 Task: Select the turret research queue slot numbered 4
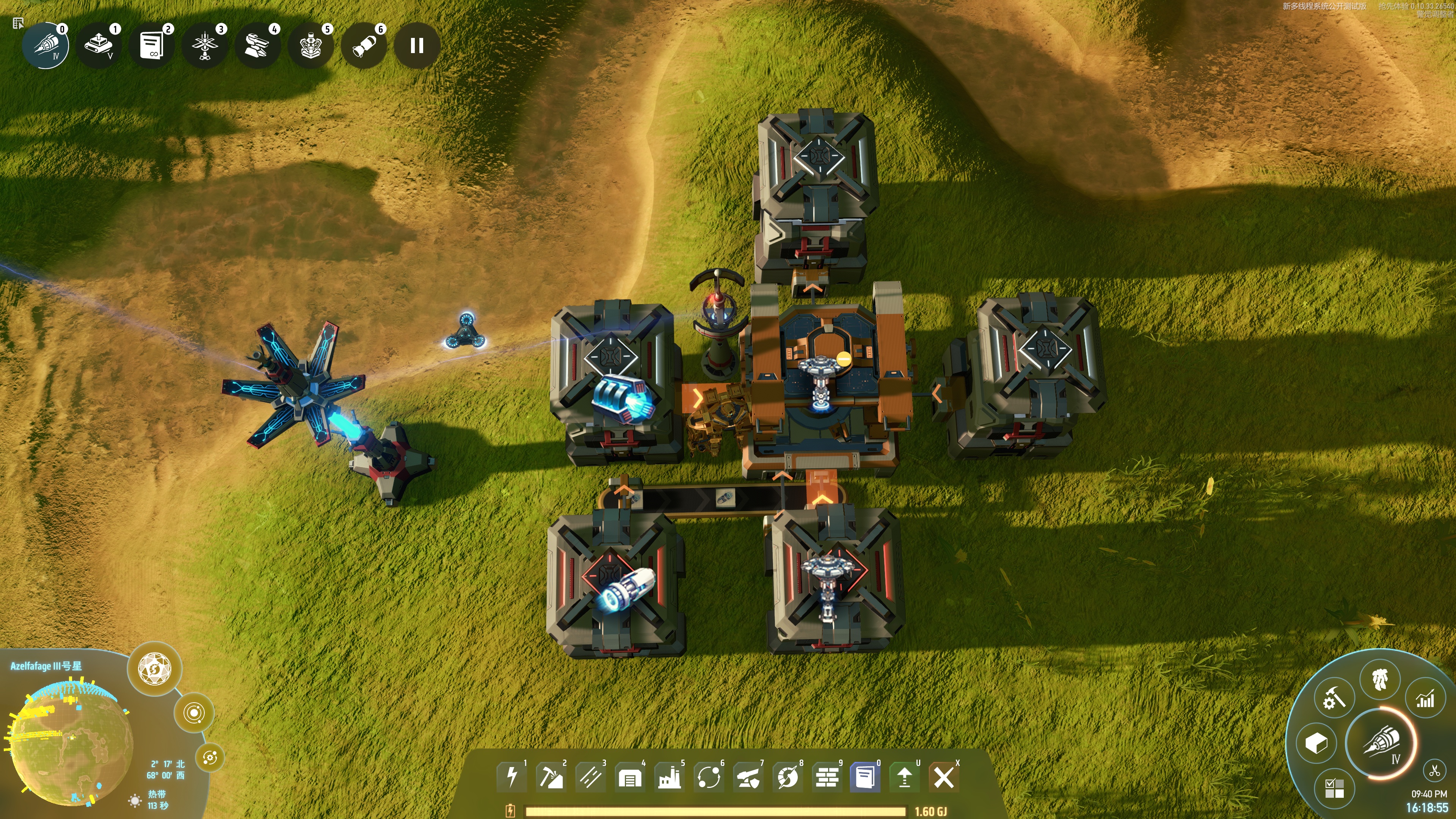coord(258,46)
